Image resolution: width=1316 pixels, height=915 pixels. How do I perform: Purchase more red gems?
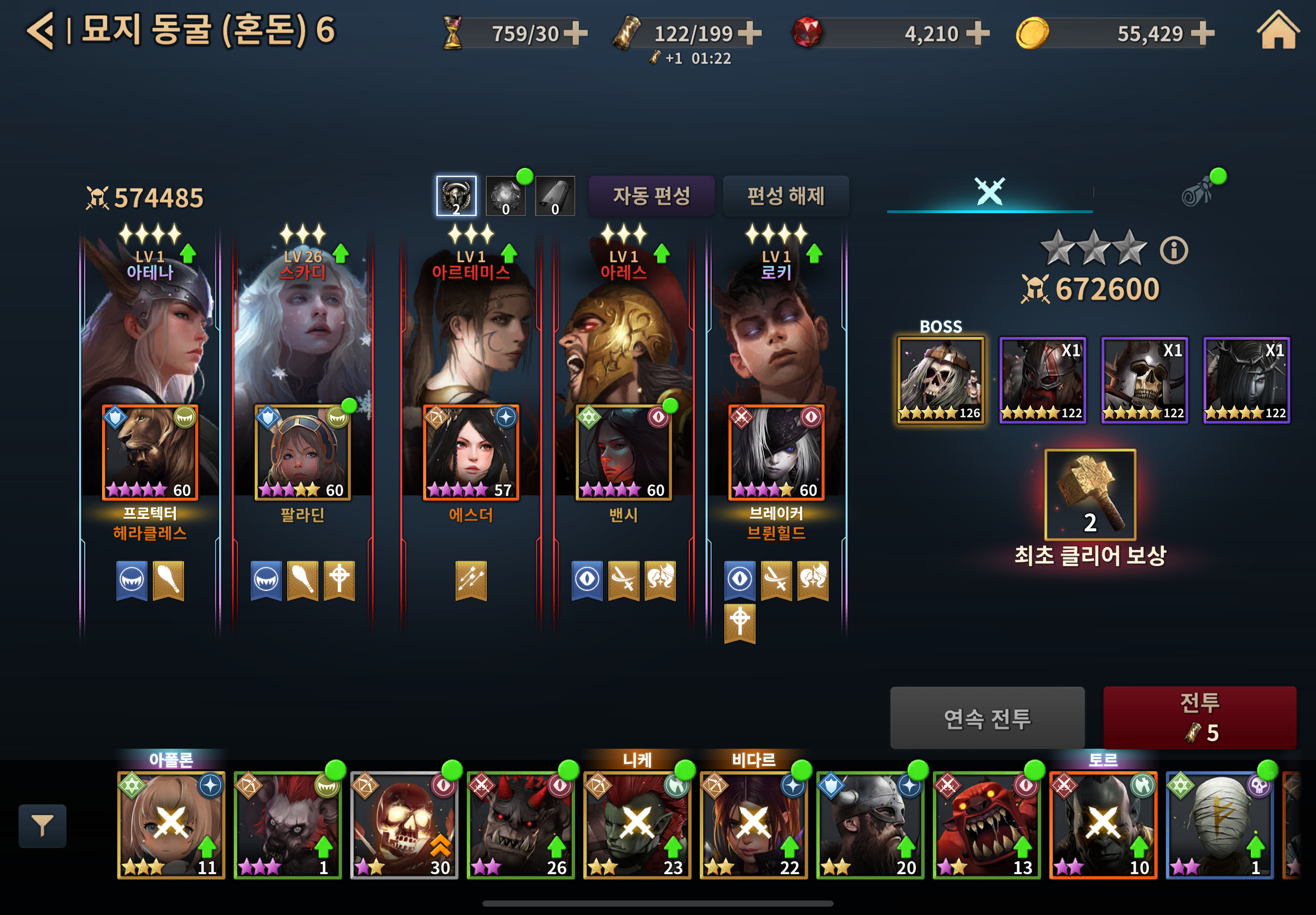click(978, 33)
